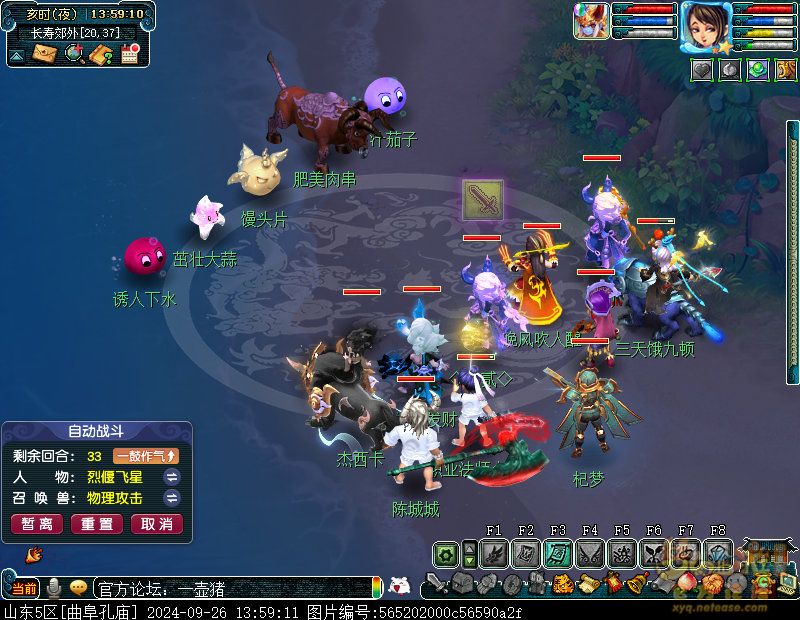Click the chat message input bar
Viewport: 800px width, 620px height.
tap(230, 588)
